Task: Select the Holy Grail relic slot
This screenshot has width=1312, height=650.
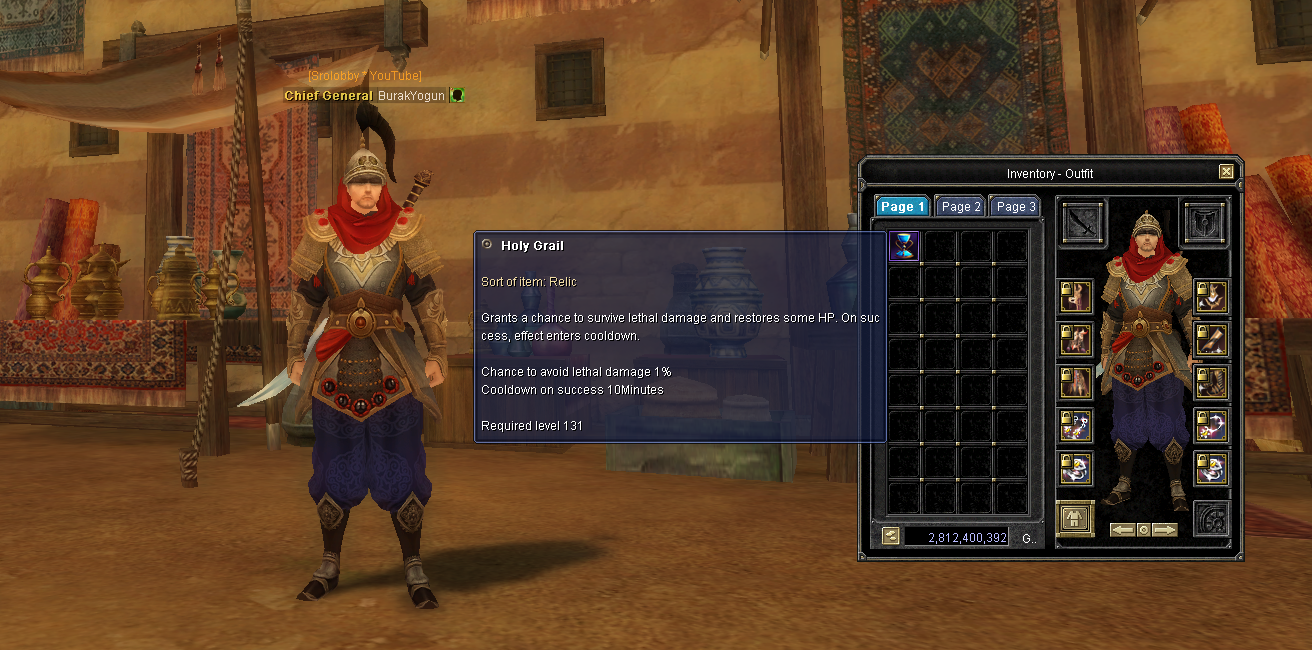Action: pyautogui.click(x=904, y=246)
